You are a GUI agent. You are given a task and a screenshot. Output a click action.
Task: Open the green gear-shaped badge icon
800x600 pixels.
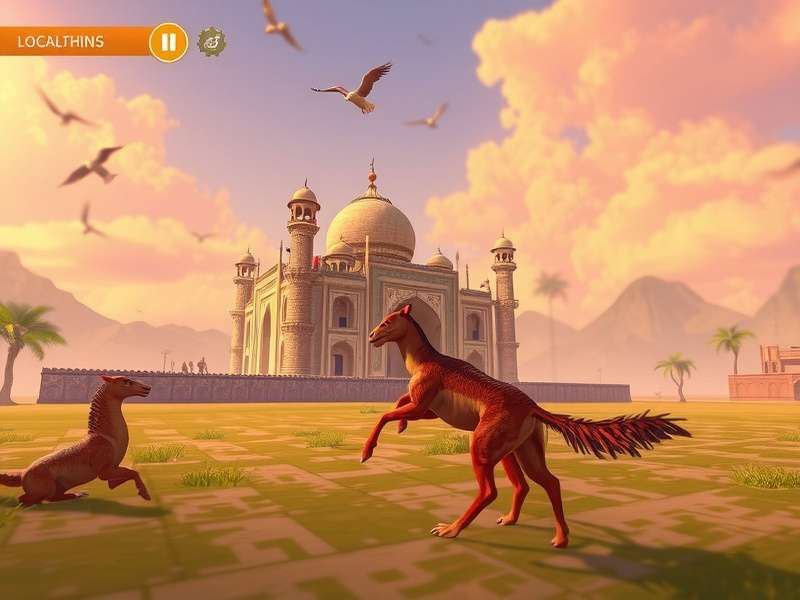click(211, 42)
